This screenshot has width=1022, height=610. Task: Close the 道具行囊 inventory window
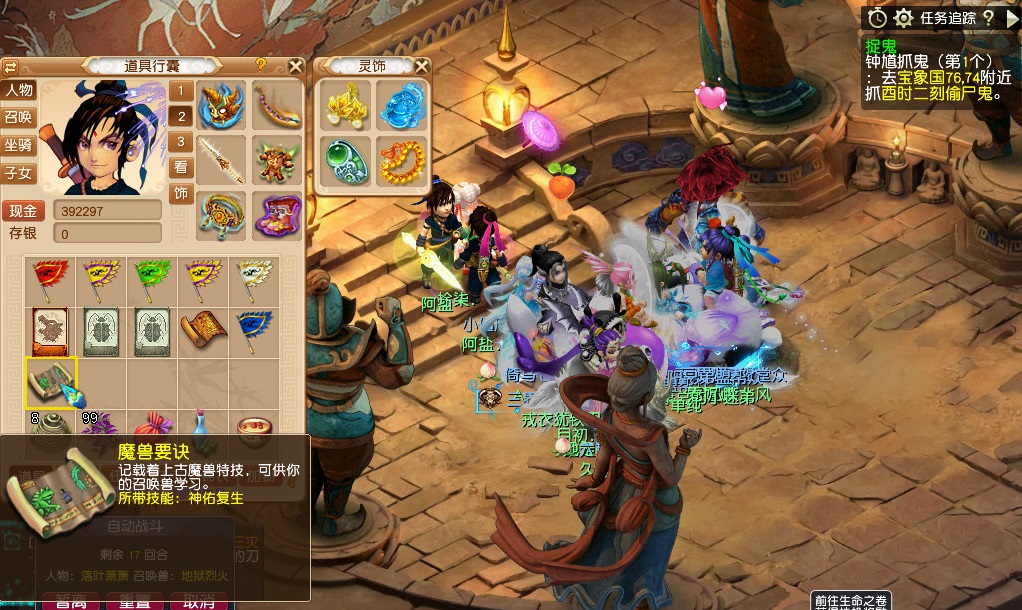click(295, 67)
